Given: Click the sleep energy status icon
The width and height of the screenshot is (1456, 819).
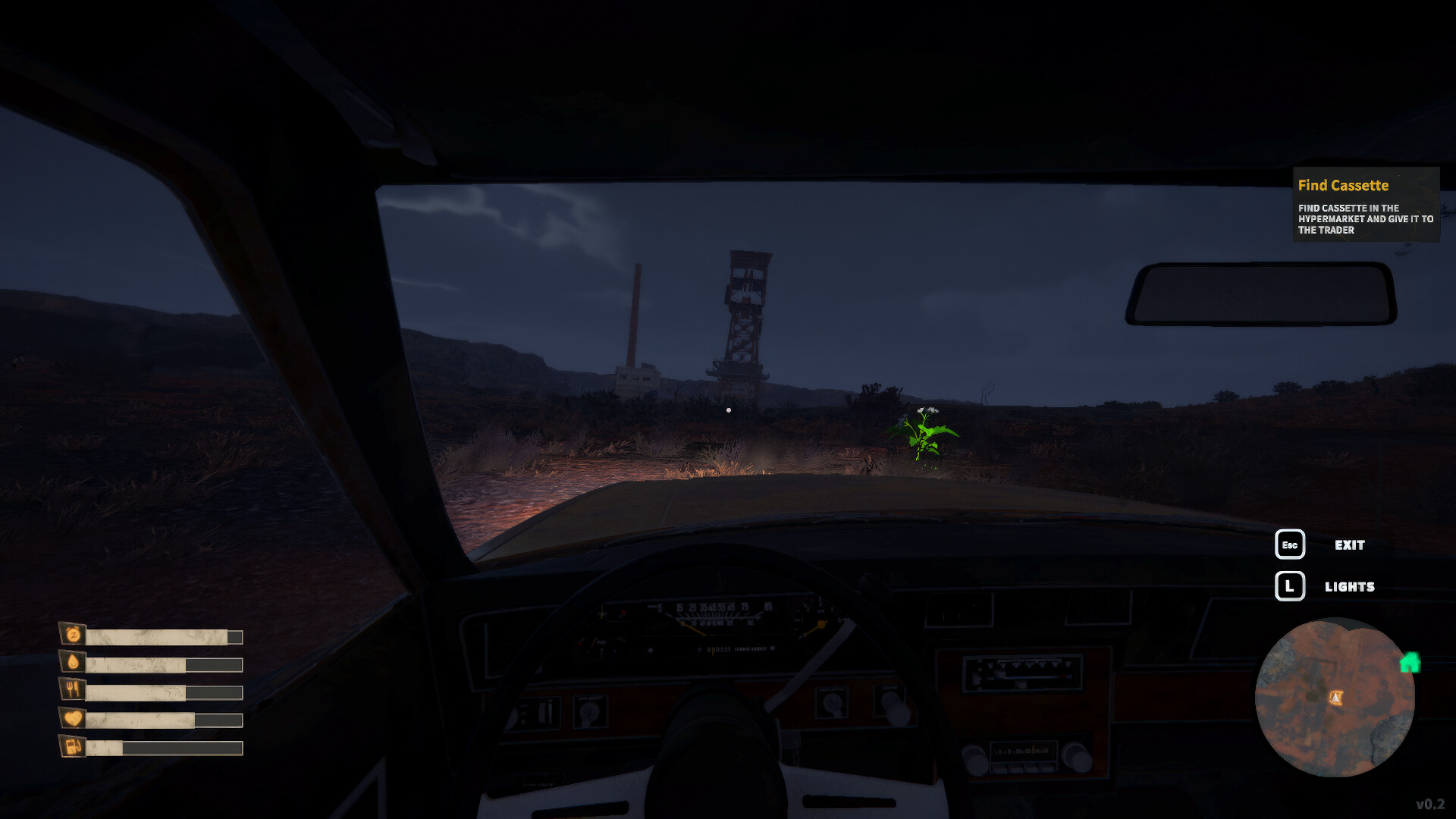Looking at the screenshot, I should coord(74,635).
